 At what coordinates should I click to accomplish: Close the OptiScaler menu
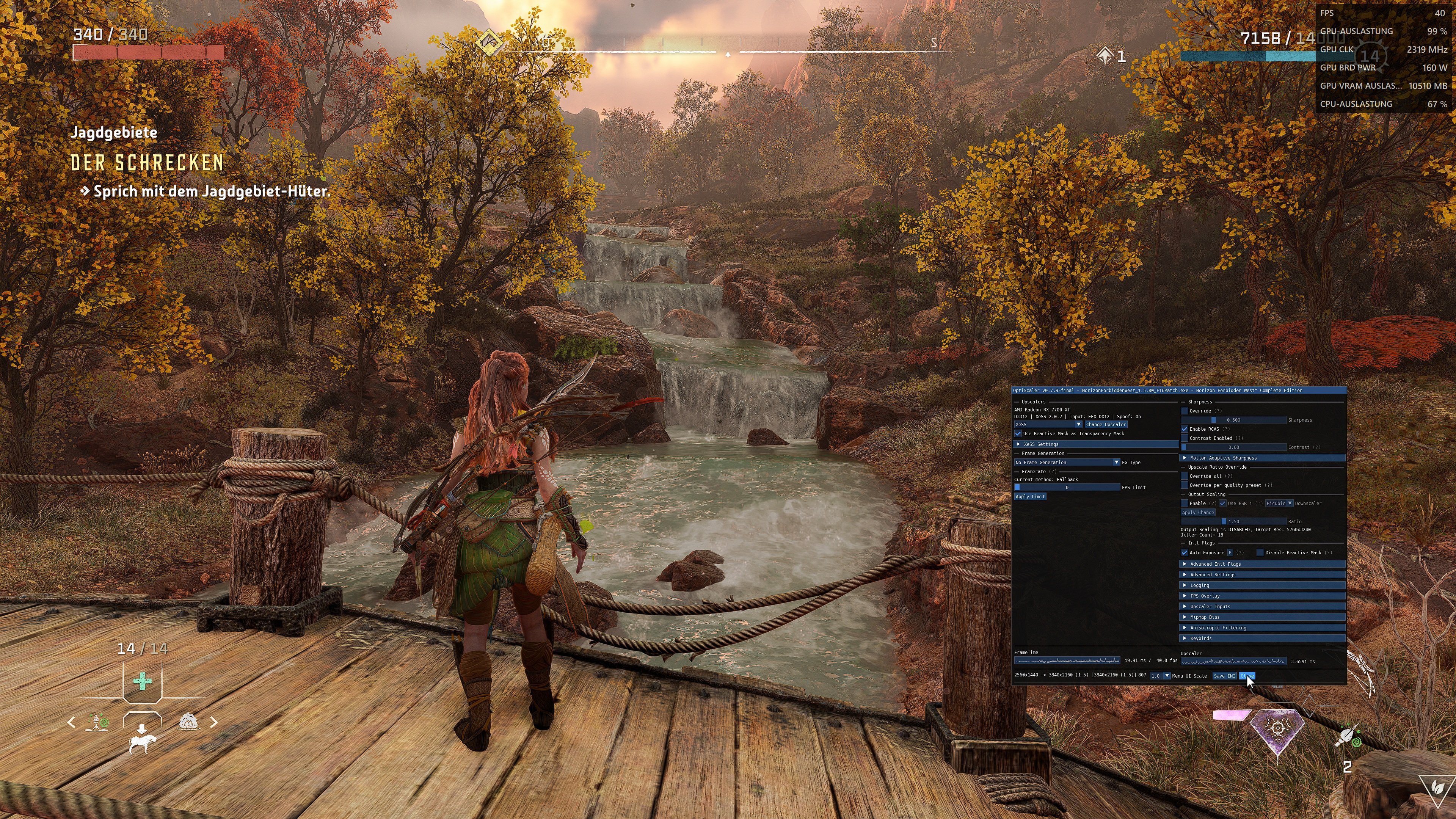pos(1246,675)
